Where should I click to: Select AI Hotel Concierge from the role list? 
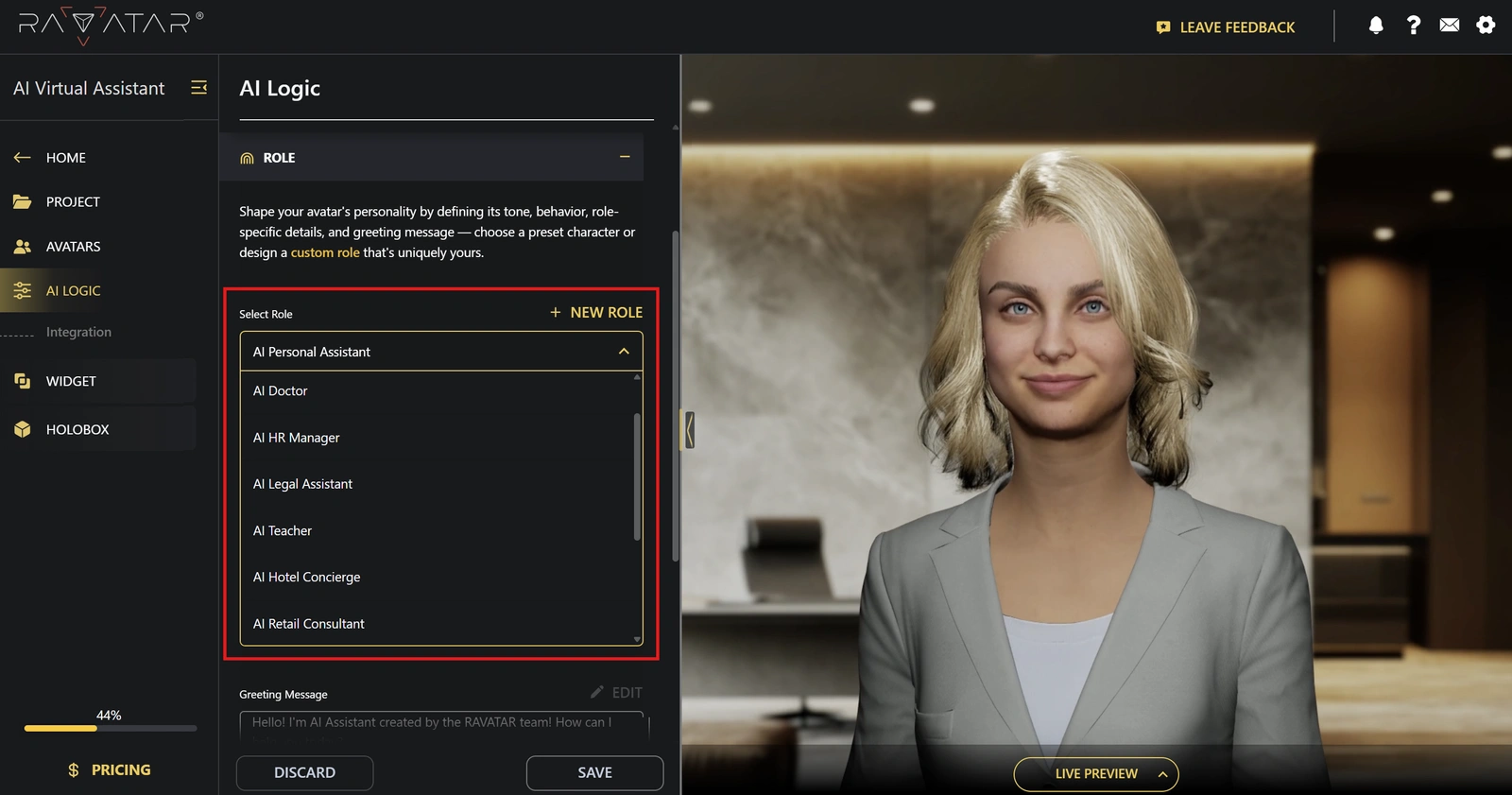pyautogui.click(x=306, y=577)
